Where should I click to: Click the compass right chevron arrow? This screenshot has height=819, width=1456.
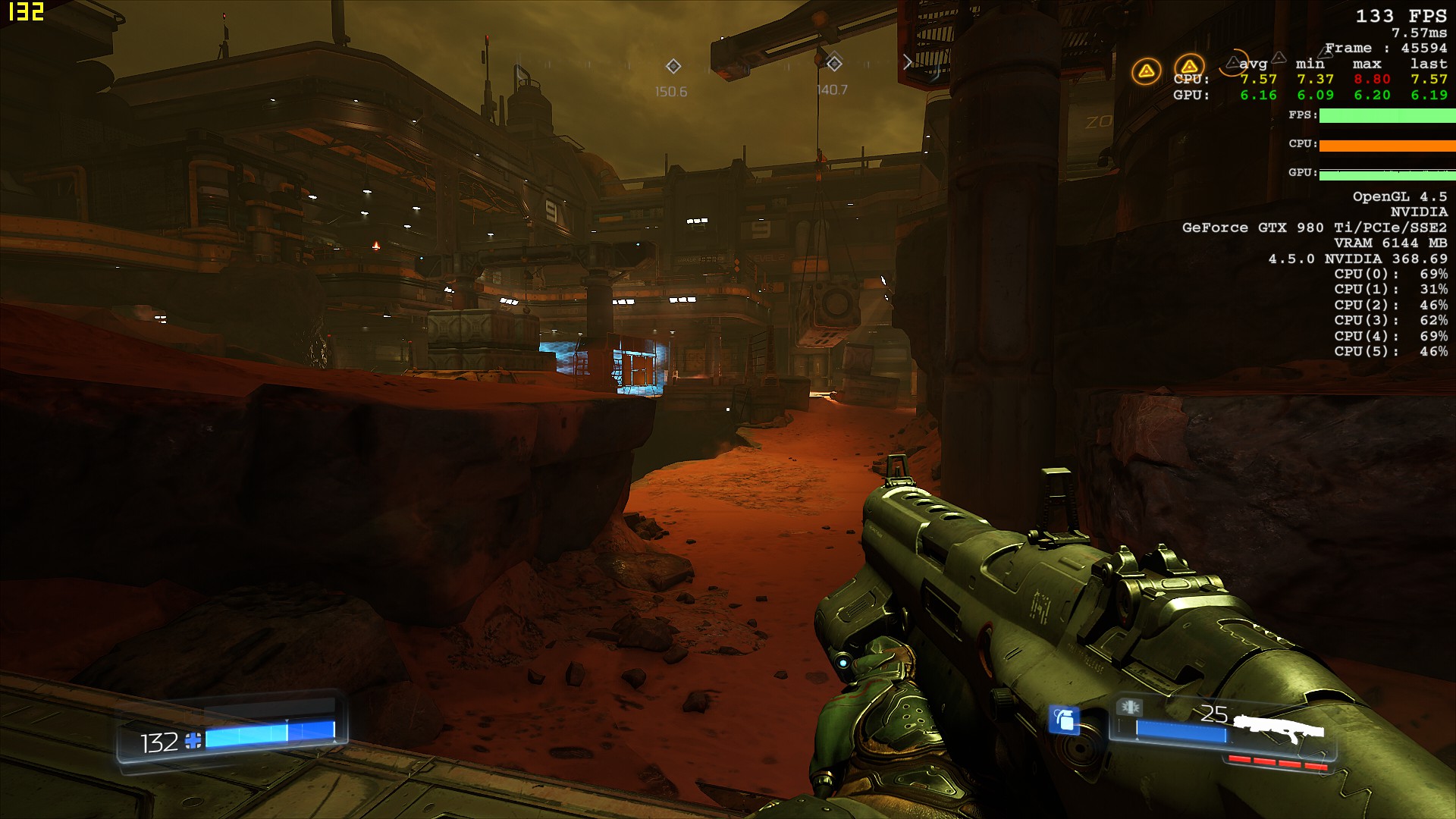click(x=907, y=62)
